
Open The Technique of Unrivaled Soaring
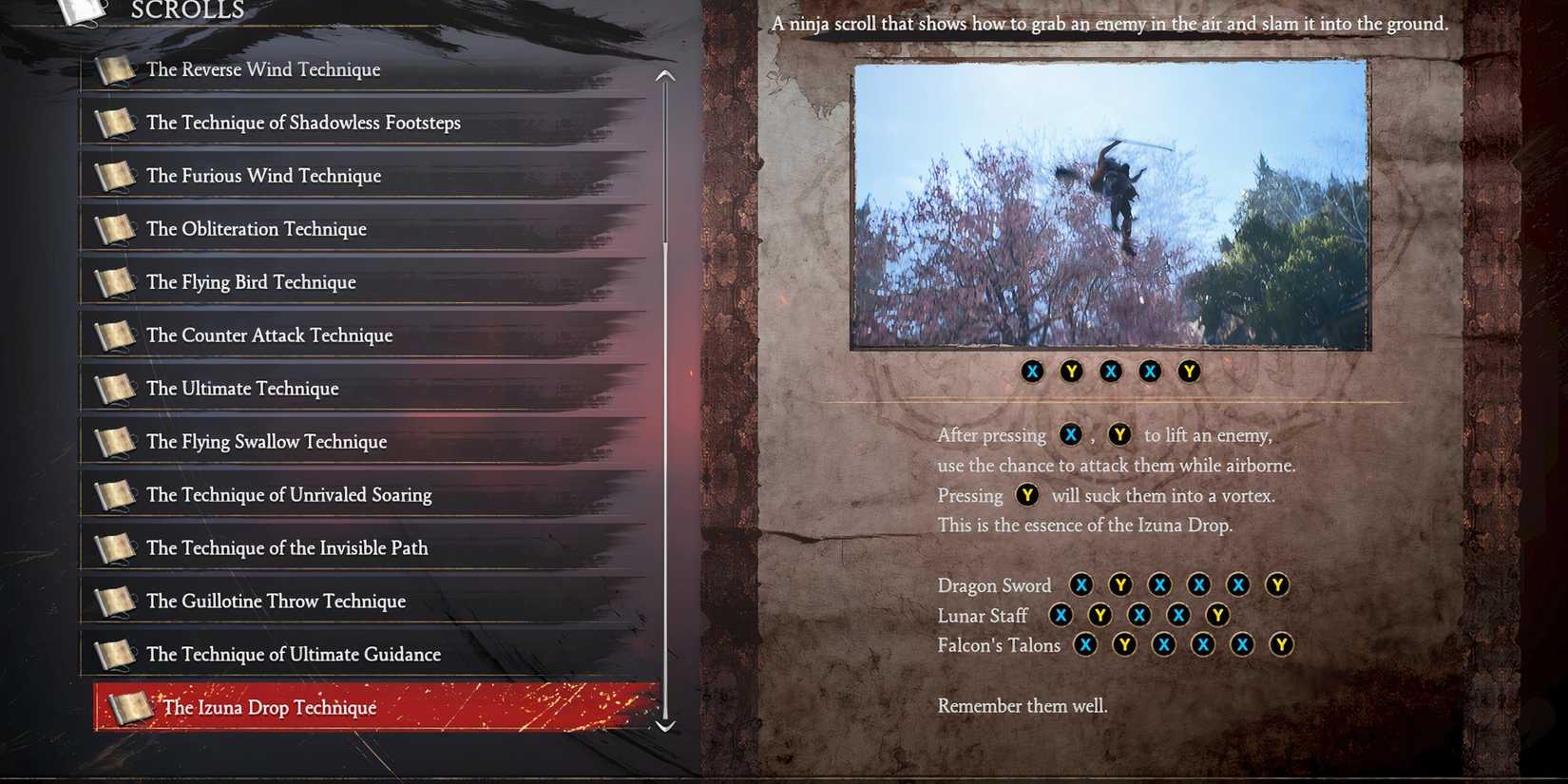click(x=289, y=495)
